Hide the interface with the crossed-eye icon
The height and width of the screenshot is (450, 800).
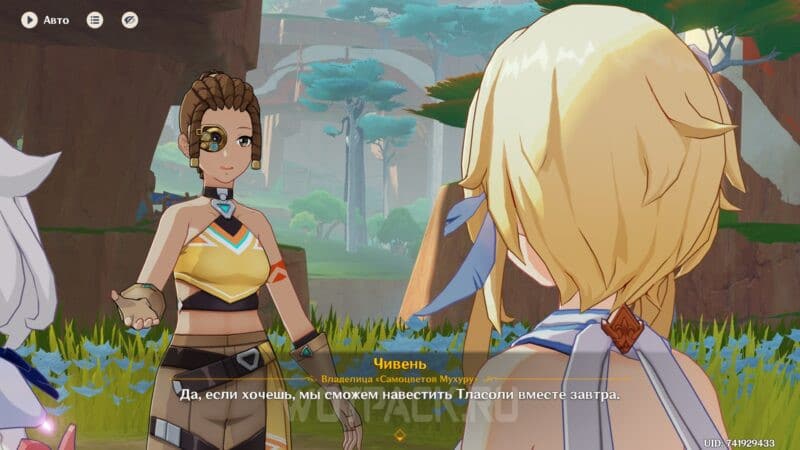pyautogui.click(x=129, y=19)
